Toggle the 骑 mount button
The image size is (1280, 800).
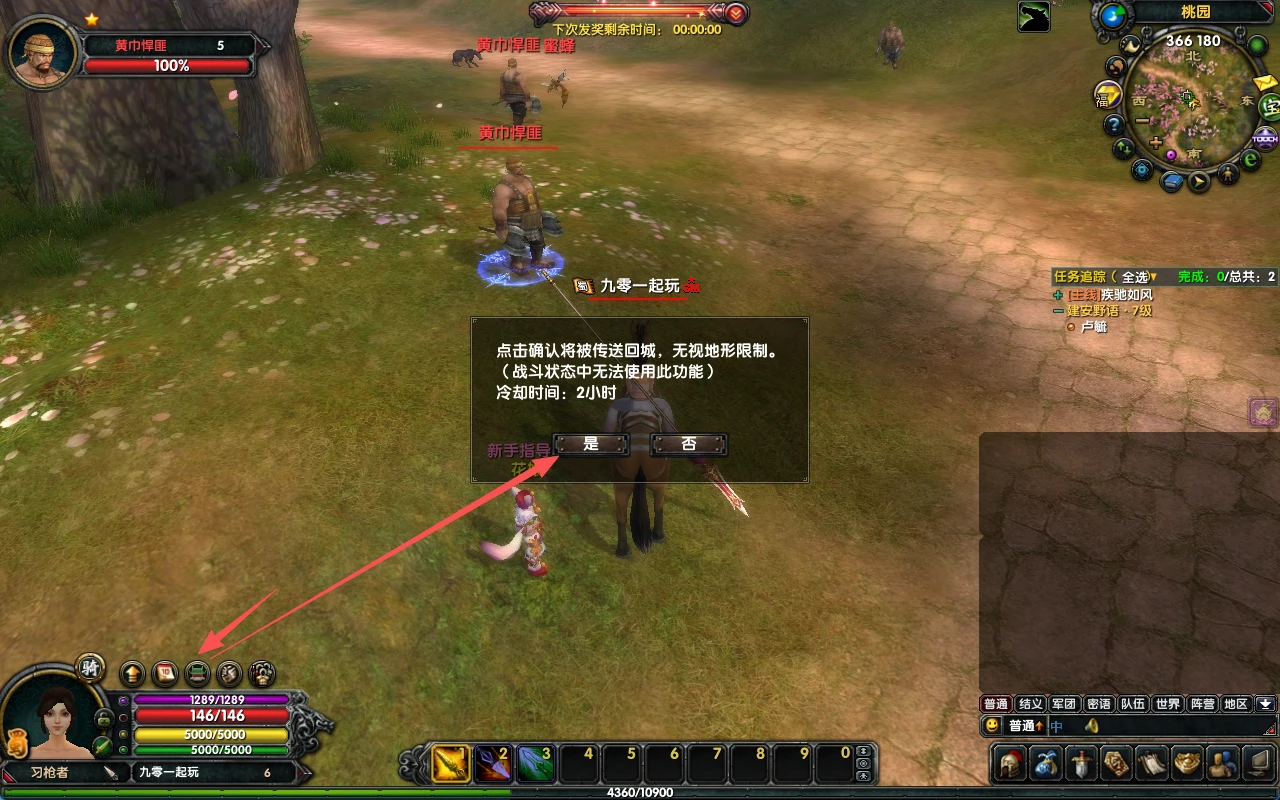pos(91,668)
